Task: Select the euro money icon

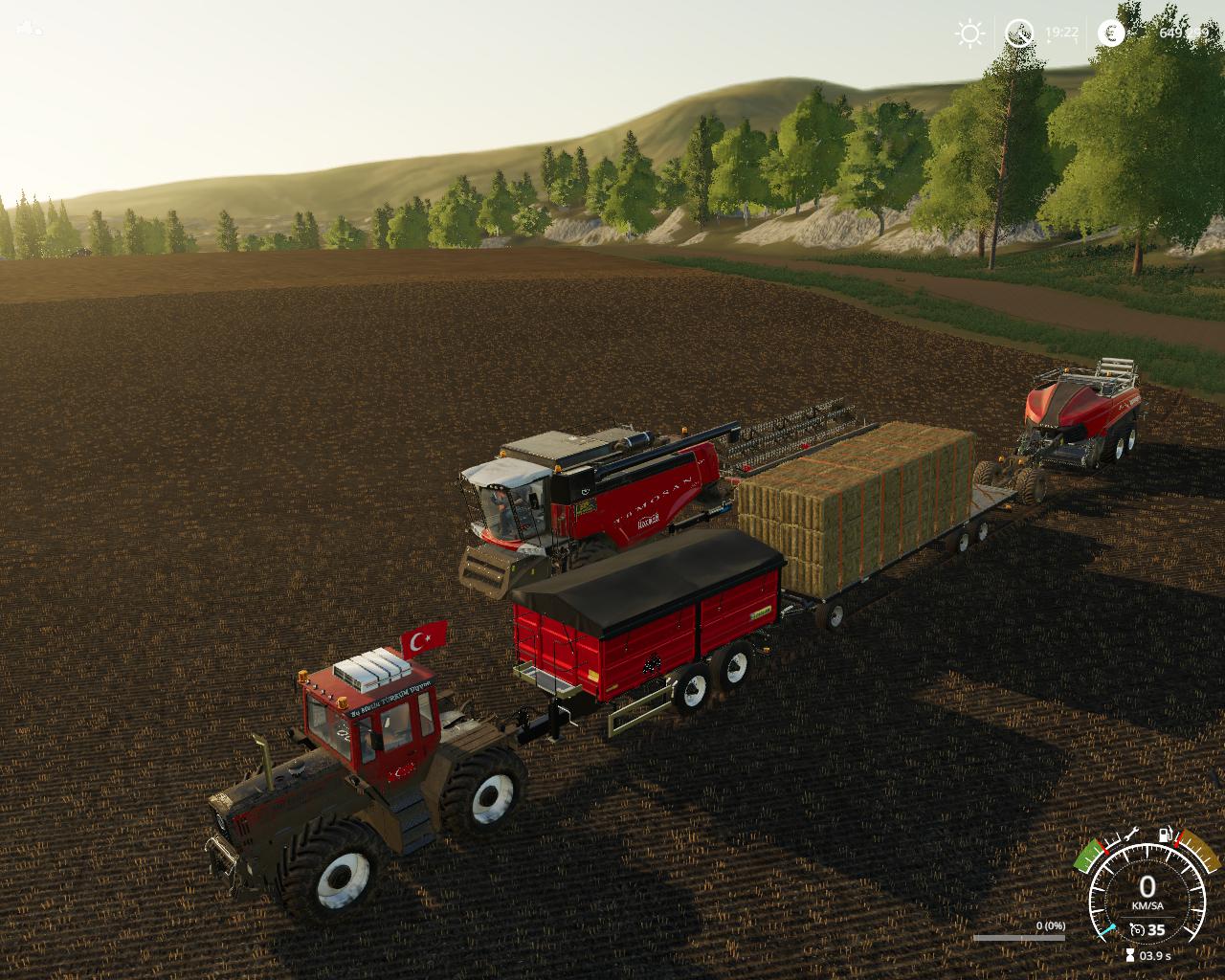Action: 1111,33
